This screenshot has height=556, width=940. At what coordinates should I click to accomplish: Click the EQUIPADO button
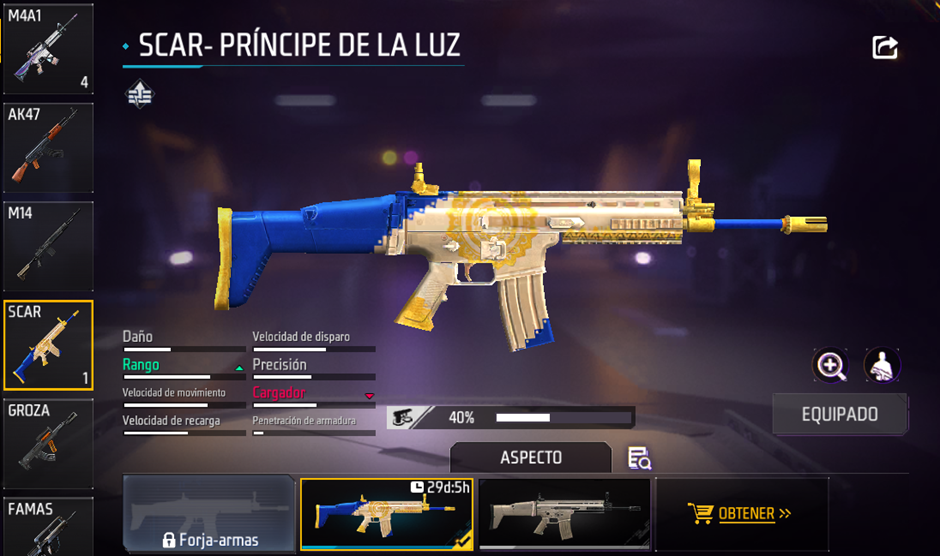[x=840, y=414]
